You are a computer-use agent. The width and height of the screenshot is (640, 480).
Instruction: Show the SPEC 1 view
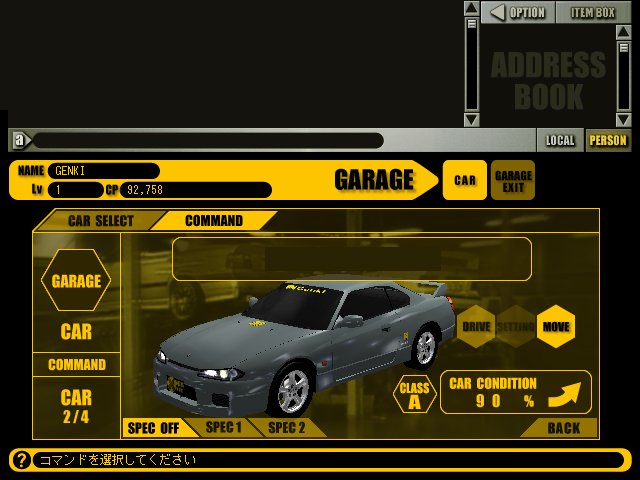pos(224,427)
